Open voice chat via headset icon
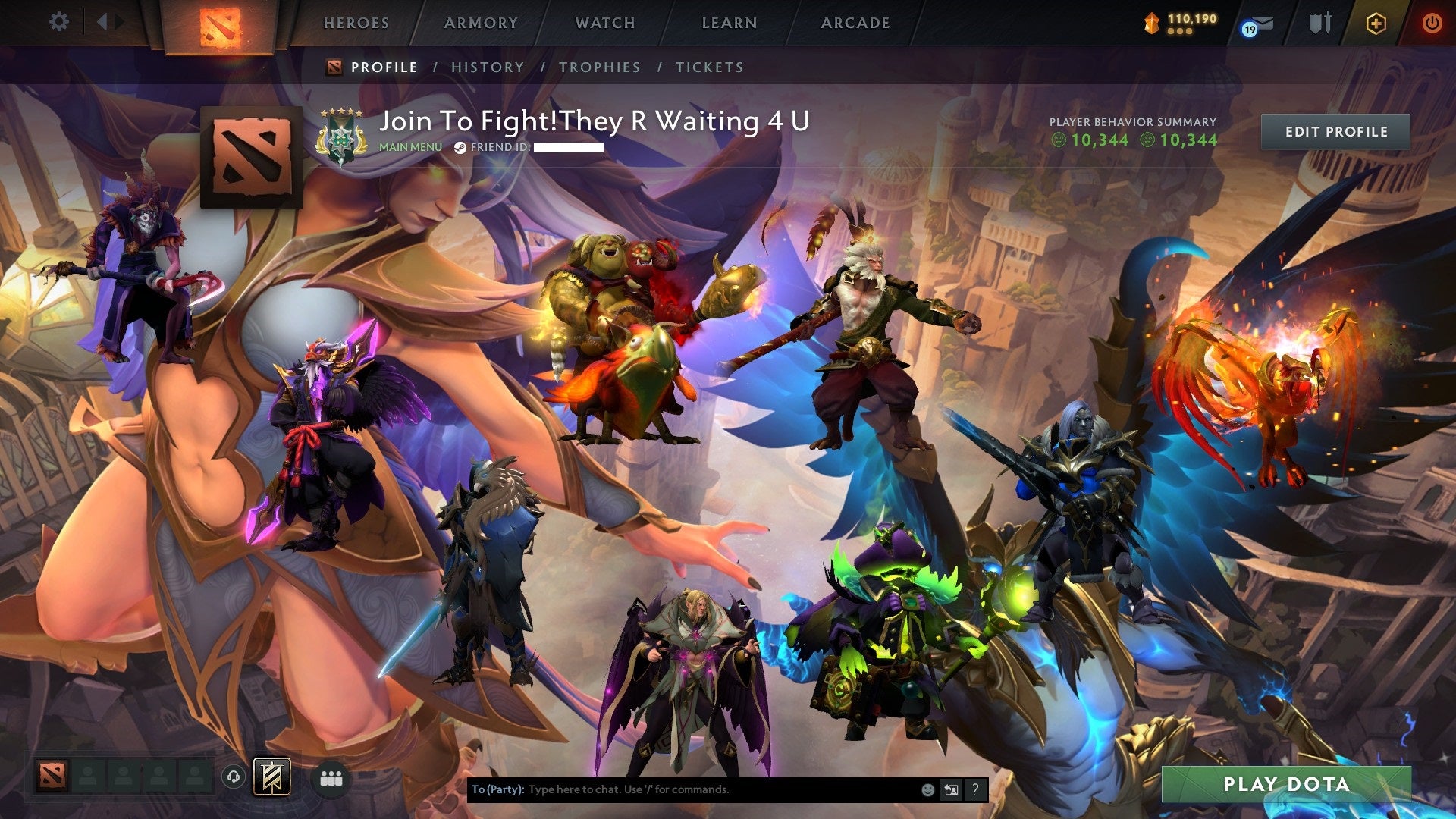The height and width of the screenshot is (819, 1456). (235, 777)
